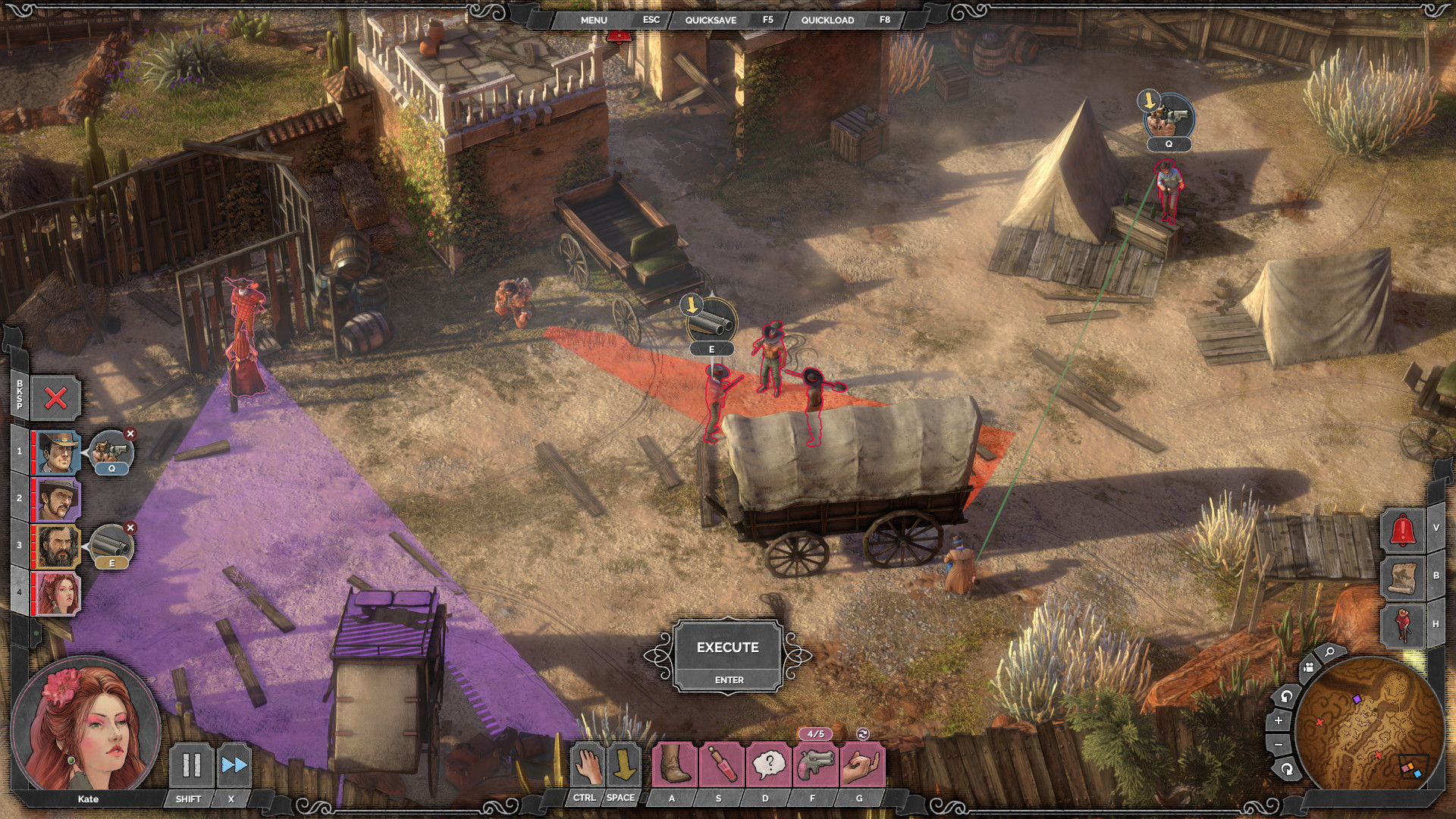Viewport: 1456px width, 819px height.
Task: Zoom the minimap in with the plus control
Action: pyautogui.click(x=1279, y=720)
